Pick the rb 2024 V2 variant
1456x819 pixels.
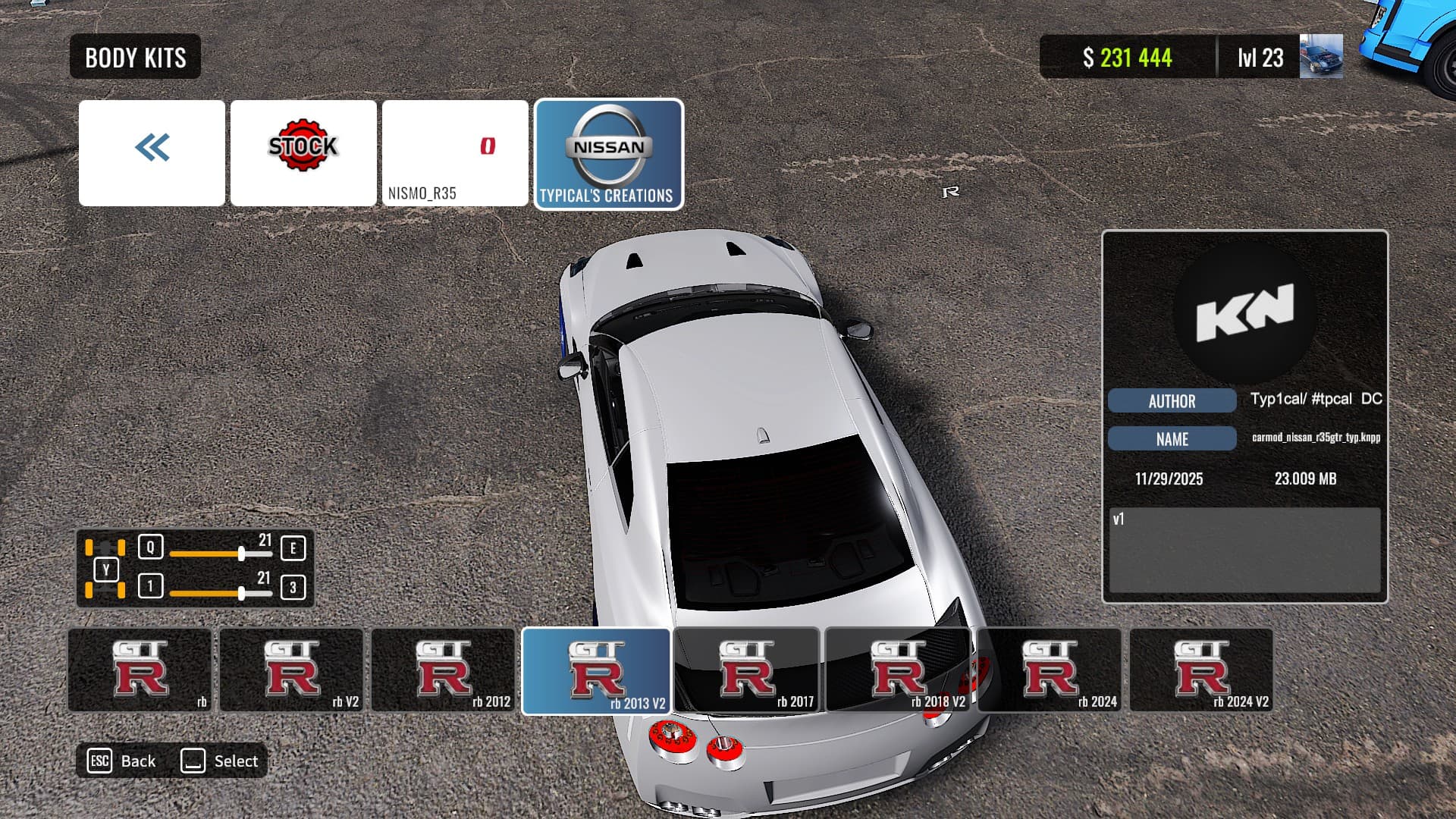click(x=1202, y=670)
